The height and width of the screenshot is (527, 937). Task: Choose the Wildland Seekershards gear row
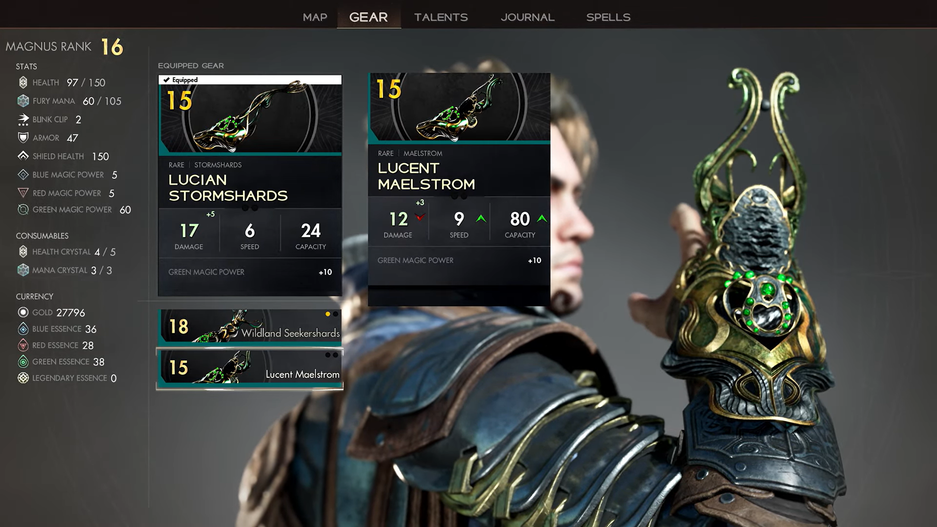tap(250, 327)
